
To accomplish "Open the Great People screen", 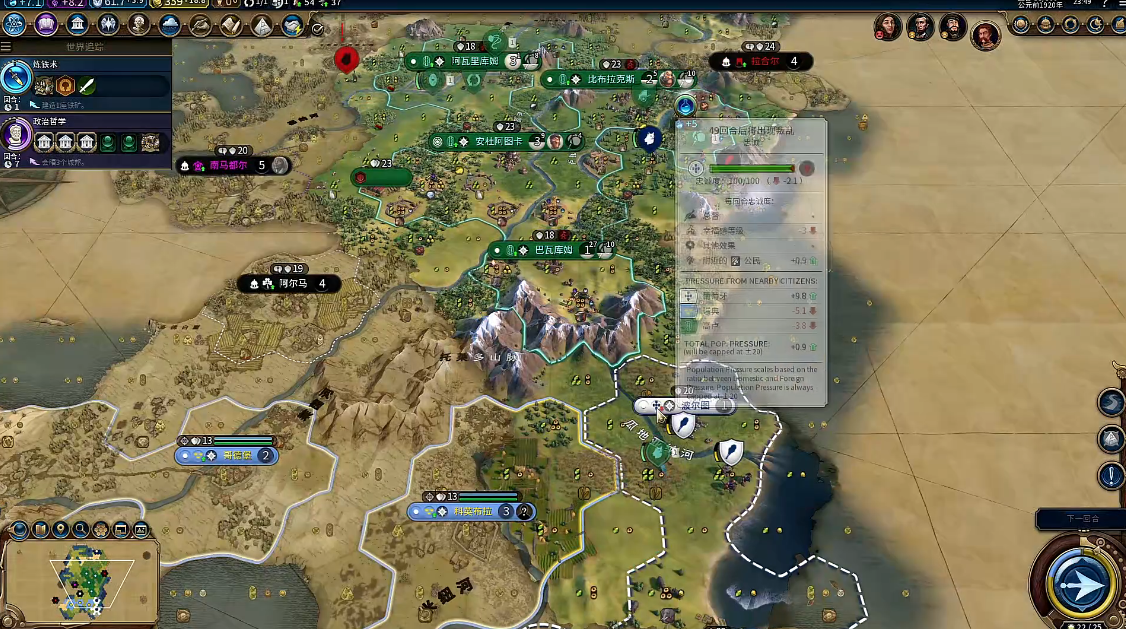I will (x=139, y=25).
